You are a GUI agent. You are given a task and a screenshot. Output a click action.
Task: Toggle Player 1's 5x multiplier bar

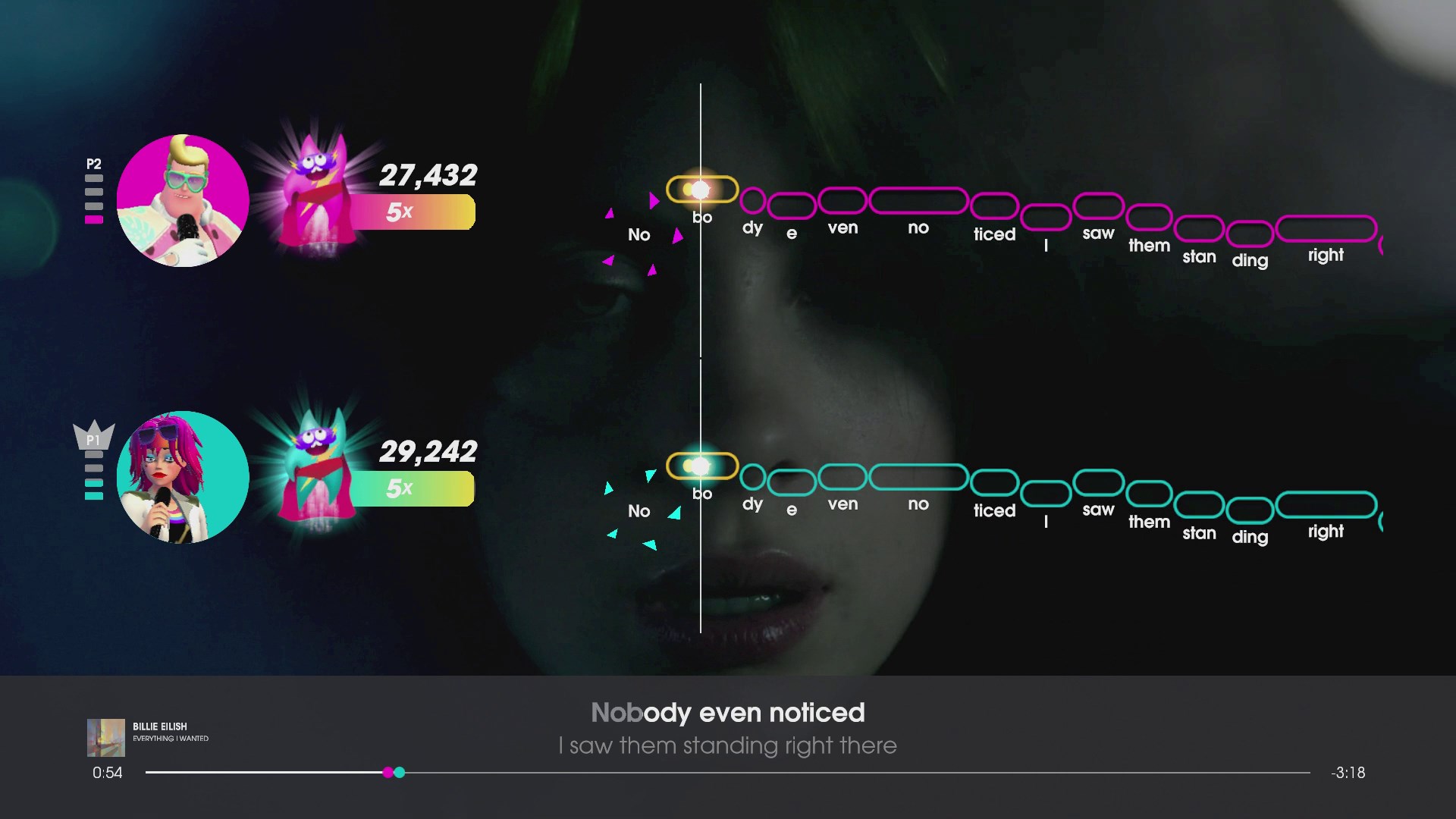pyautogui.click(x=413, y=488)
